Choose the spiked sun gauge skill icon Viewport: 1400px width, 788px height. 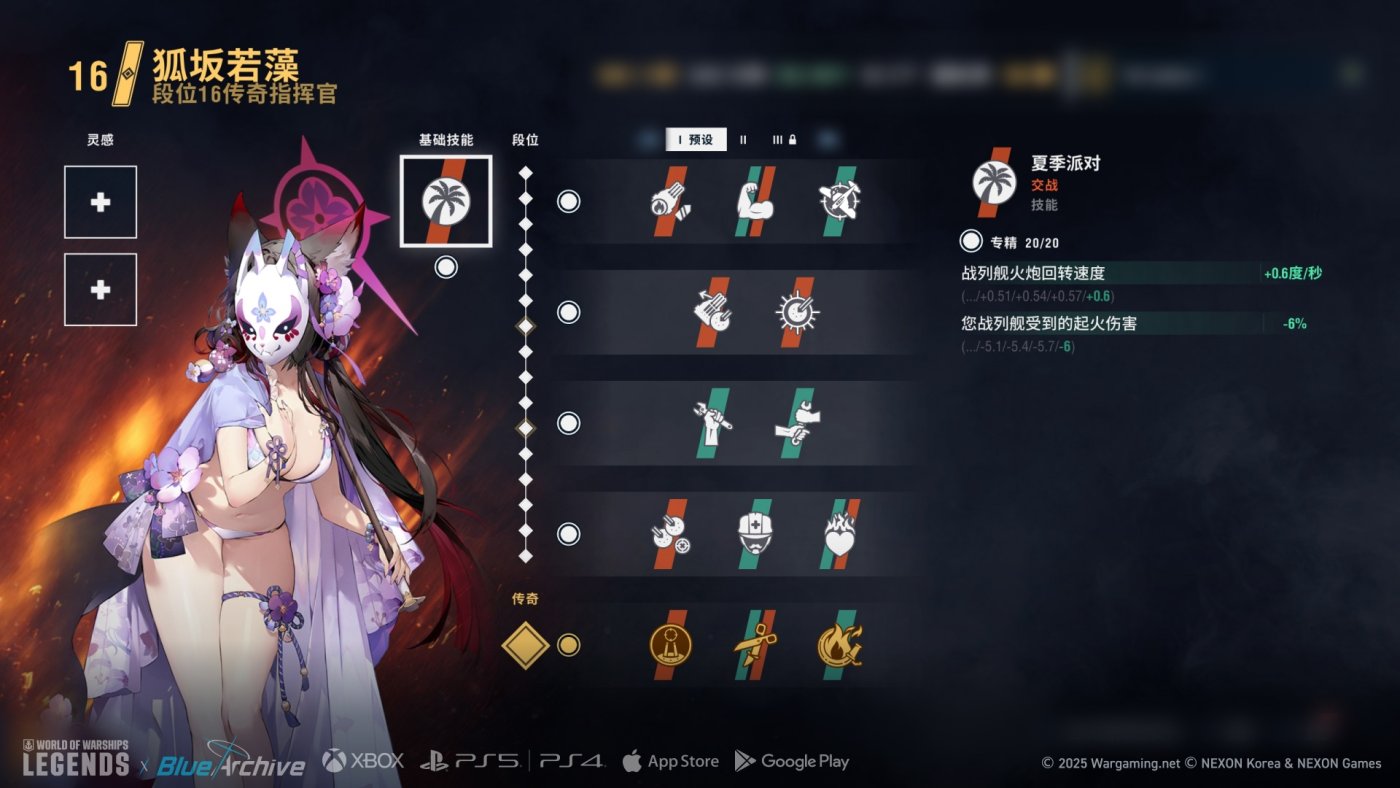tap(797, 312)
